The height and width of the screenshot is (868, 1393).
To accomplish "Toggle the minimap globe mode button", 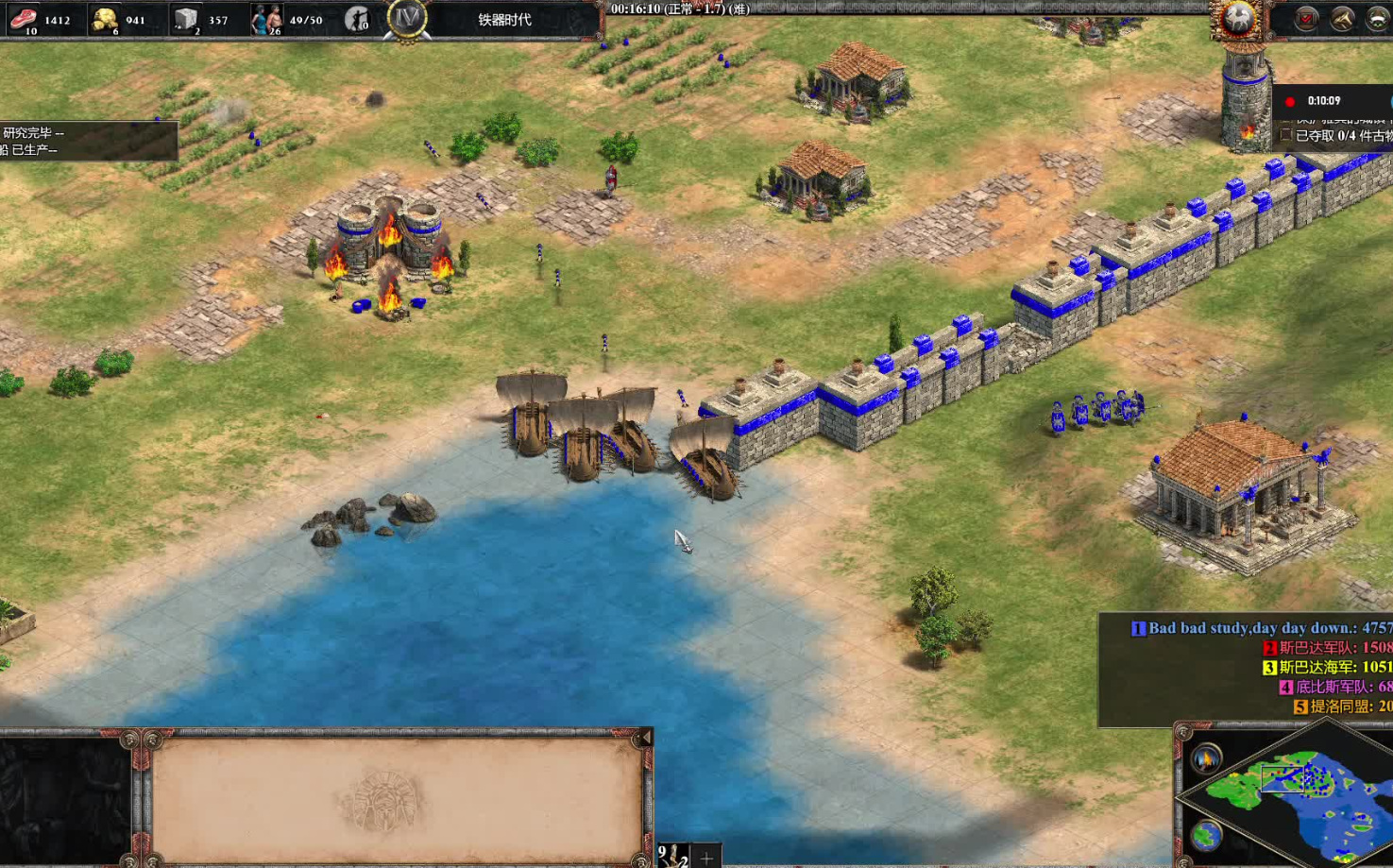I will pos(1206,835).
